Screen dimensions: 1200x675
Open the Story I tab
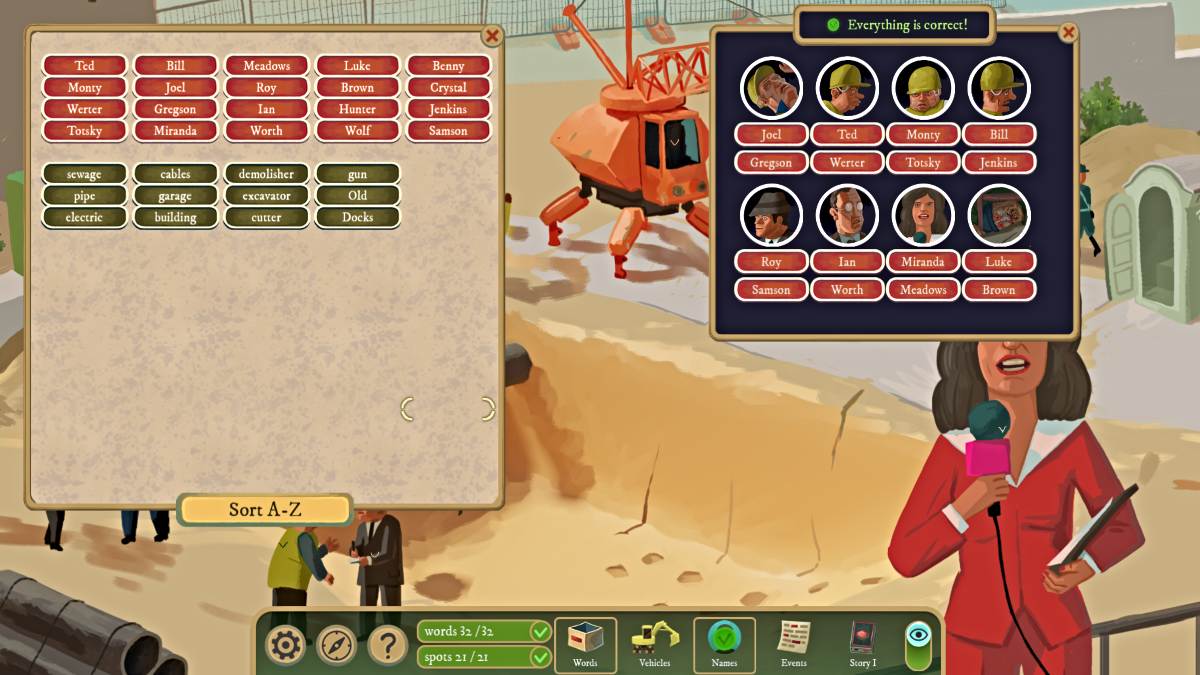click(862, 644)
